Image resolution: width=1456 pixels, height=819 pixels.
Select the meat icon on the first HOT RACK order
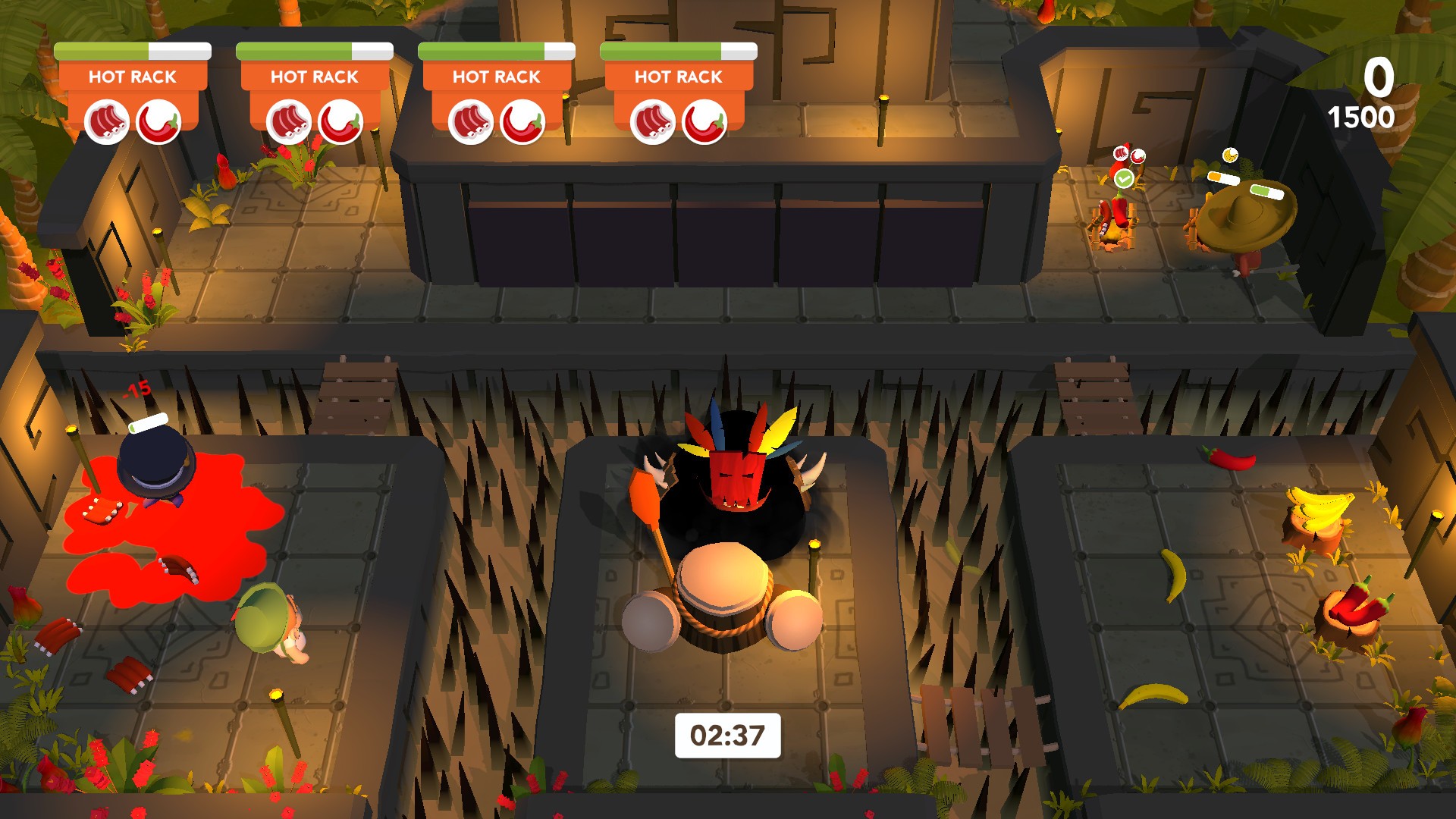click(x=106, y=121)
